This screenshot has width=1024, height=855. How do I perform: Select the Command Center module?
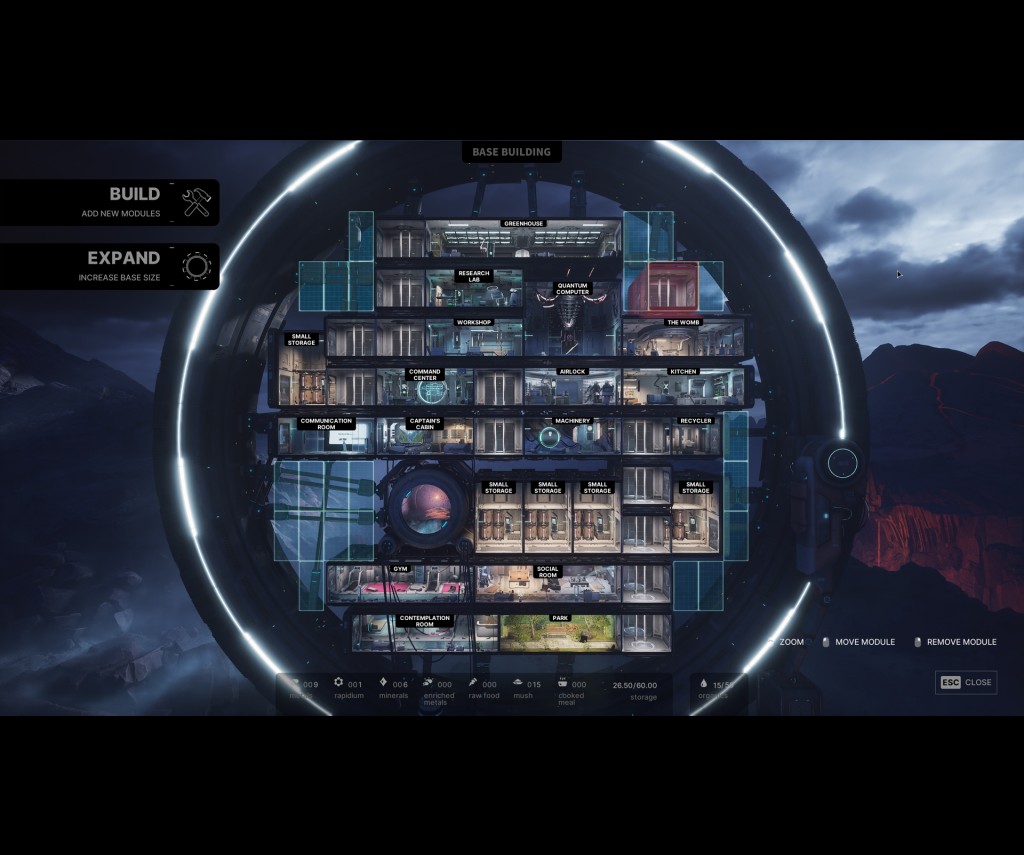425,386
